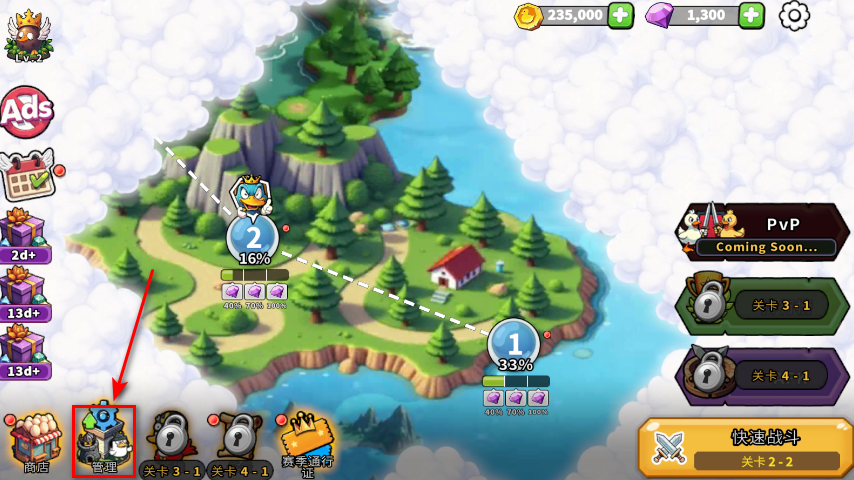Tap the Ads removal icon
Screen dimensions: 854x480
(x=26, y=113)
